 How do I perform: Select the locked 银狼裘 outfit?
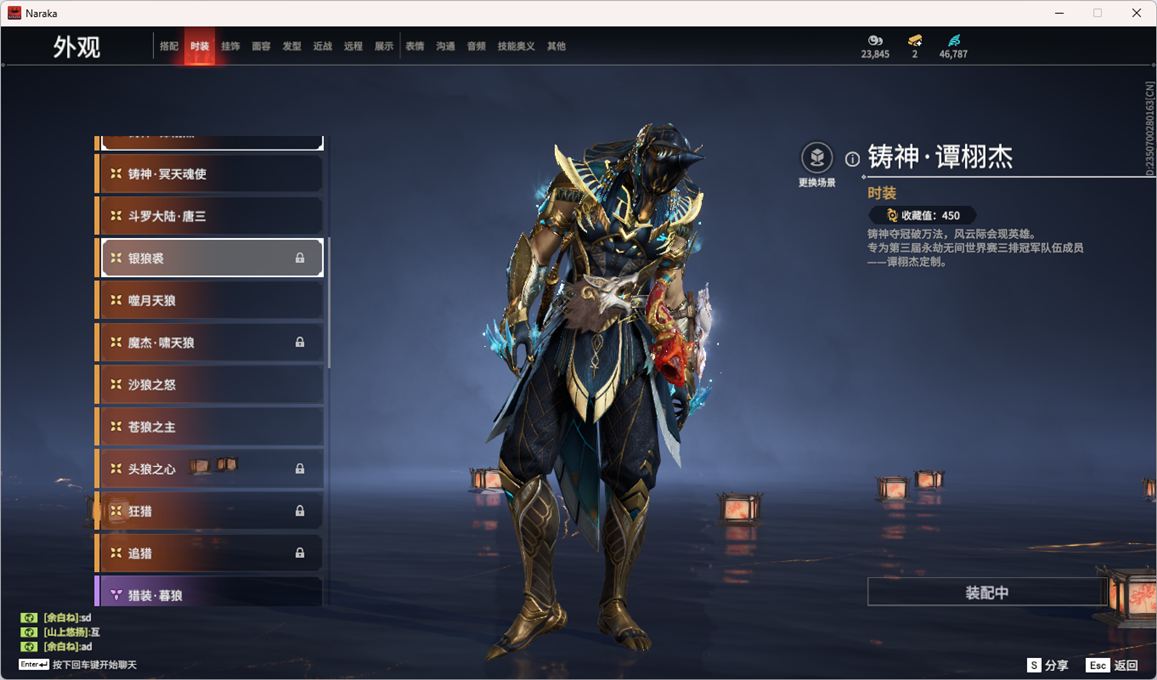[x=211, y=258]
